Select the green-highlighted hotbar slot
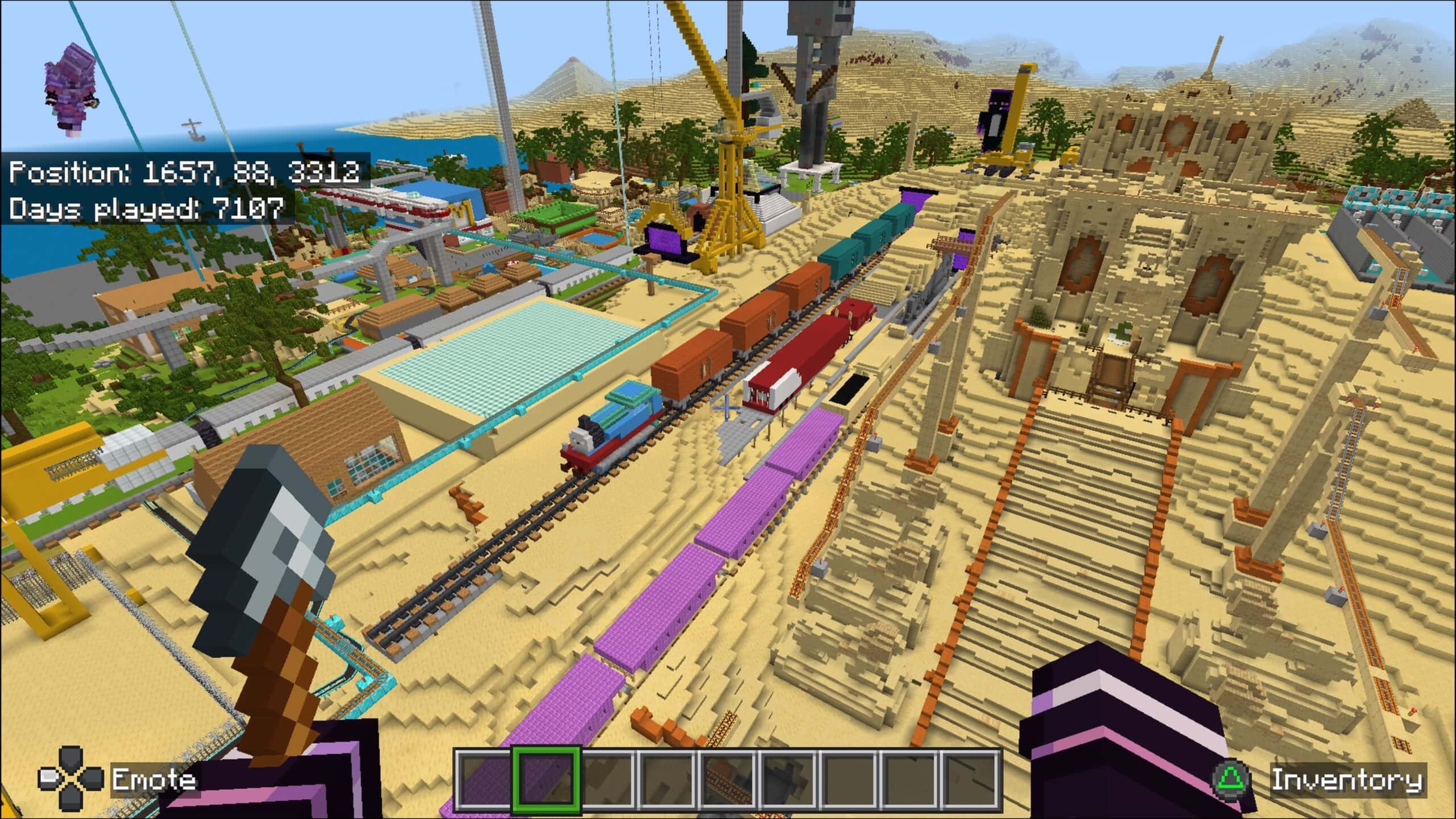The width and height of the screenshot is (1456, 819). [x=546, y=780]
